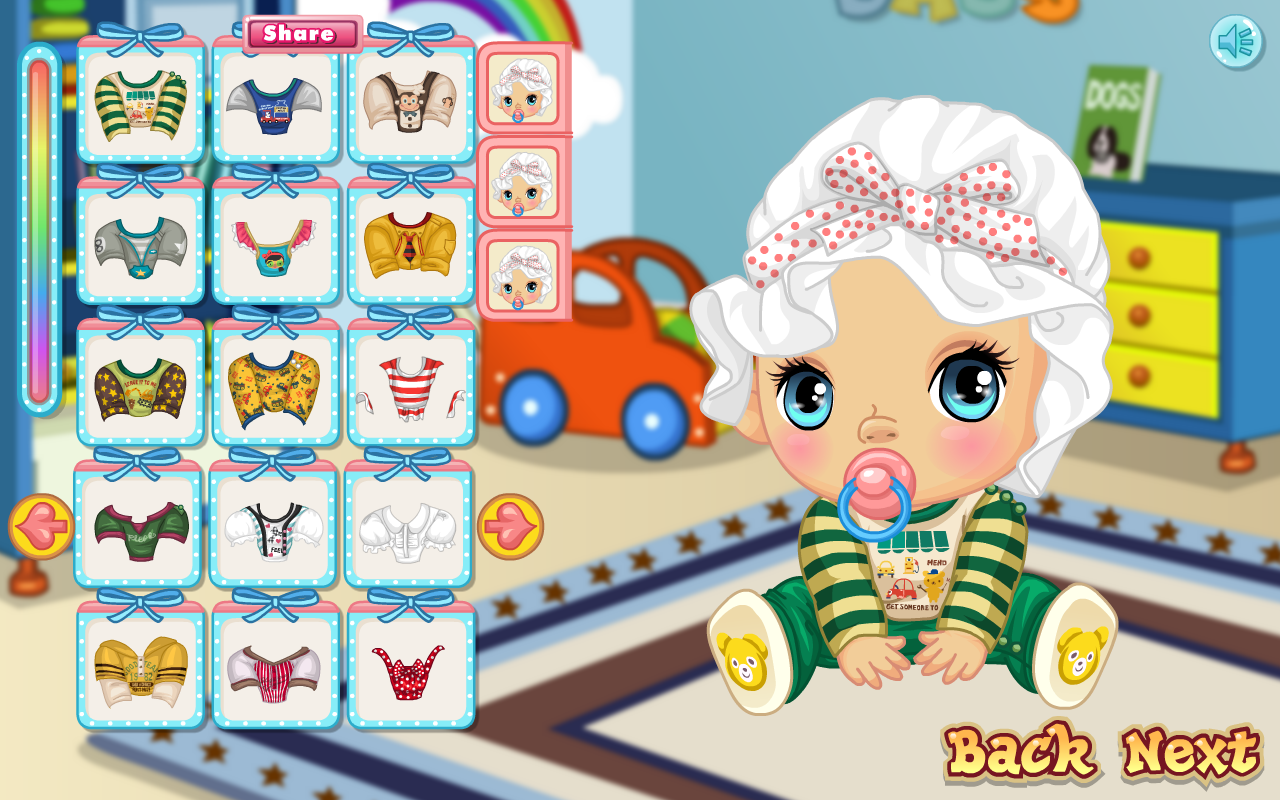This screenshot has height=800, width=1280.
Task: Select the topmost baby face preview
Action: (521, 92)
